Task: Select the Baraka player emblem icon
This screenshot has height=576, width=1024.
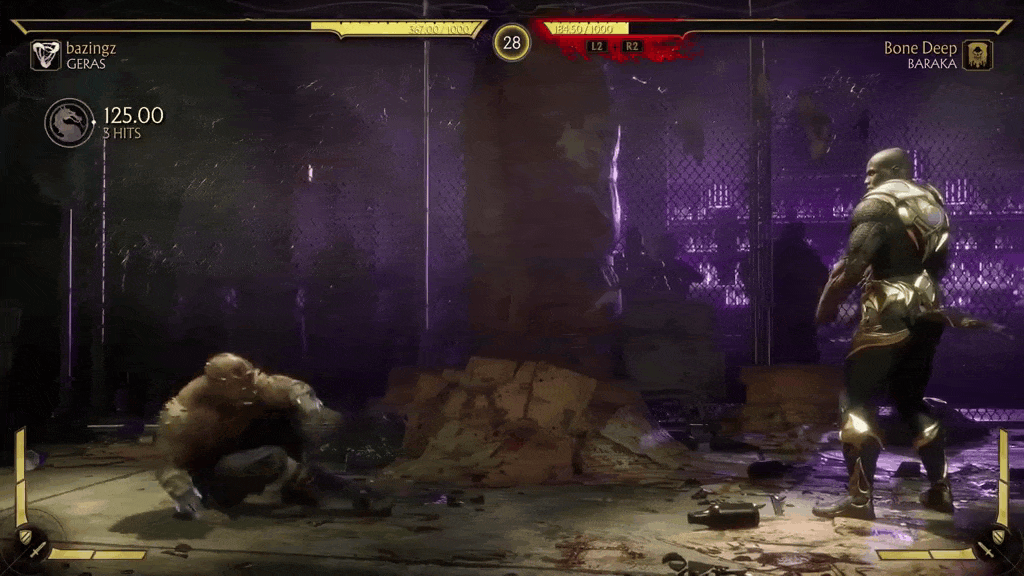Action: coord(977,55)
